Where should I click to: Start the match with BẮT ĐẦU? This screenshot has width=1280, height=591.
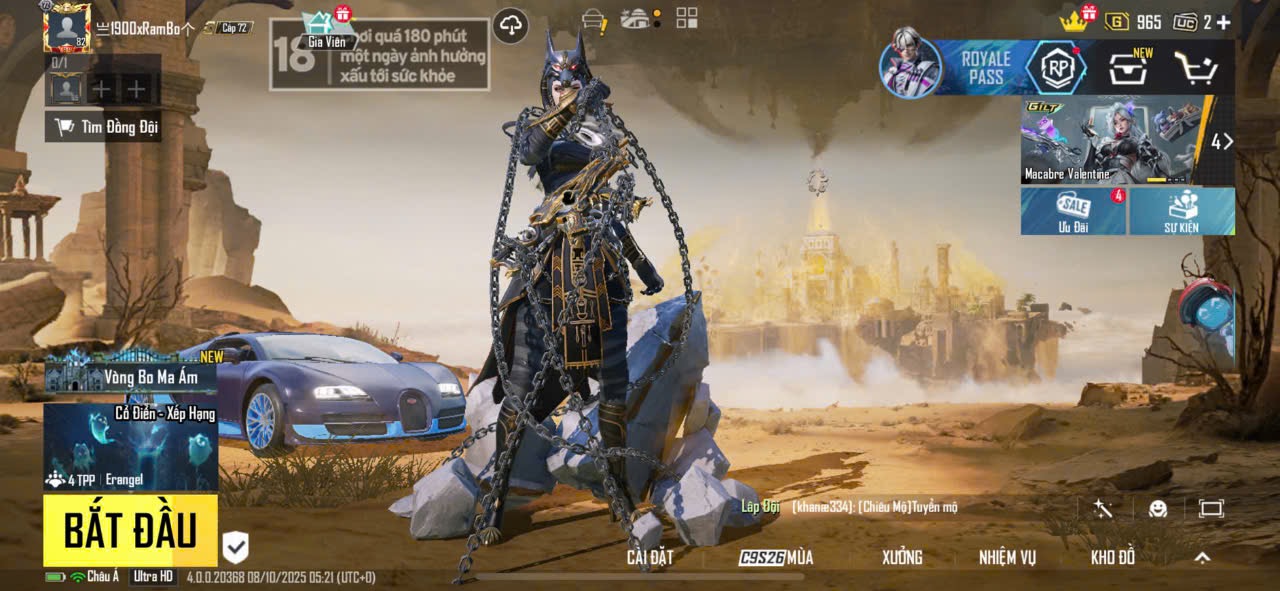[x=130, y=530]
